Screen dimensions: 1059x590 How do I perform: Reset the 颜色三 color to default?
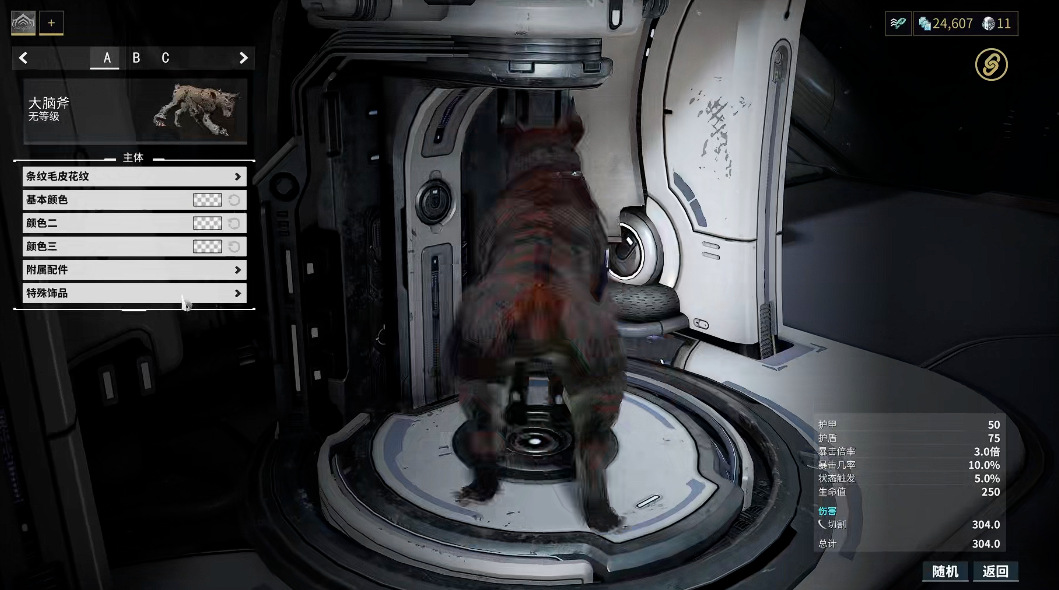click(234, 246)
